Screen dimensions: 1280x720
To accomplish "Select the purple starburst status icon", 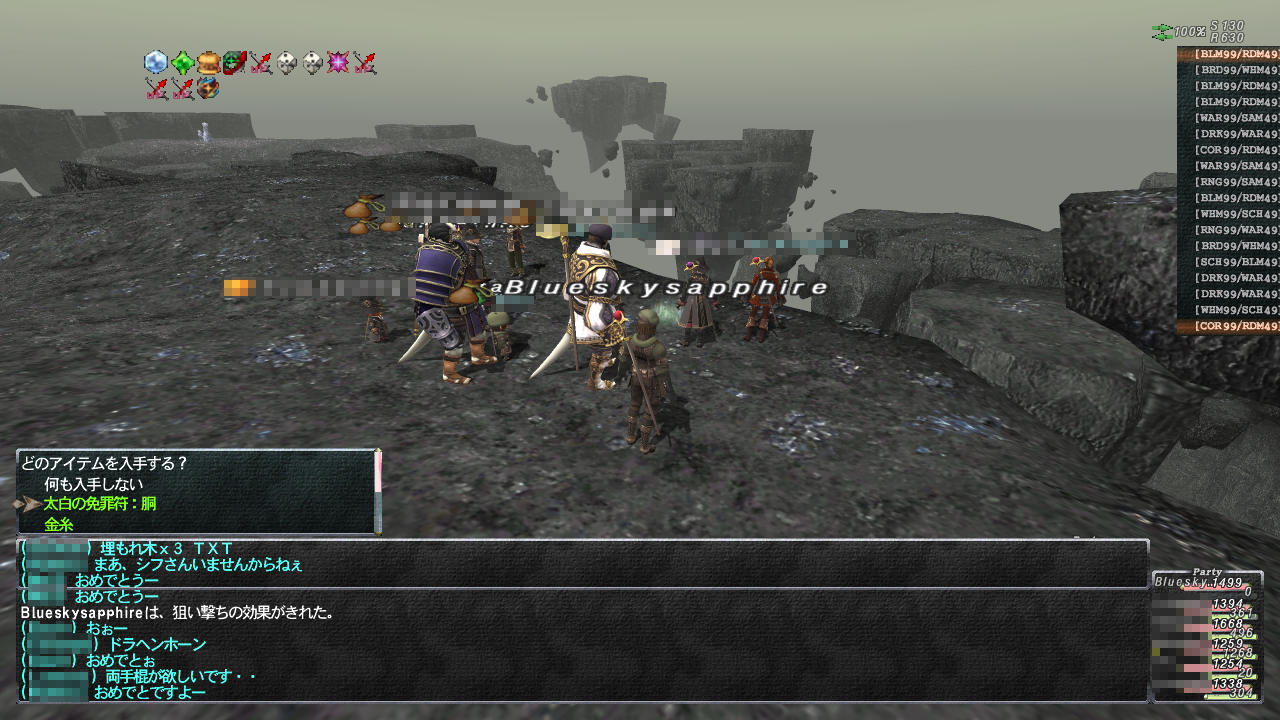I will (338, 63).
